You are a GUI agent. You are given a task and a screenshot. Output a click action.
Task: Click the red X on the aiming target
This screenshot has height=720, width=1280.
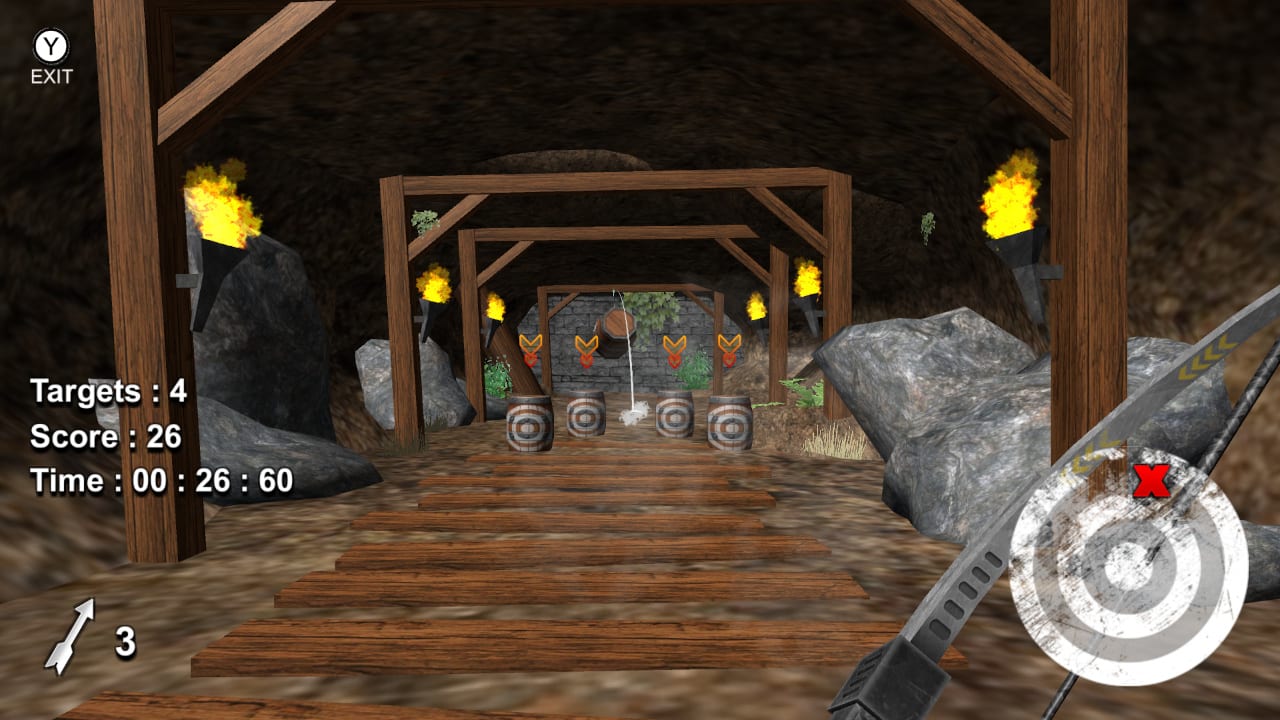point(1152,482)
